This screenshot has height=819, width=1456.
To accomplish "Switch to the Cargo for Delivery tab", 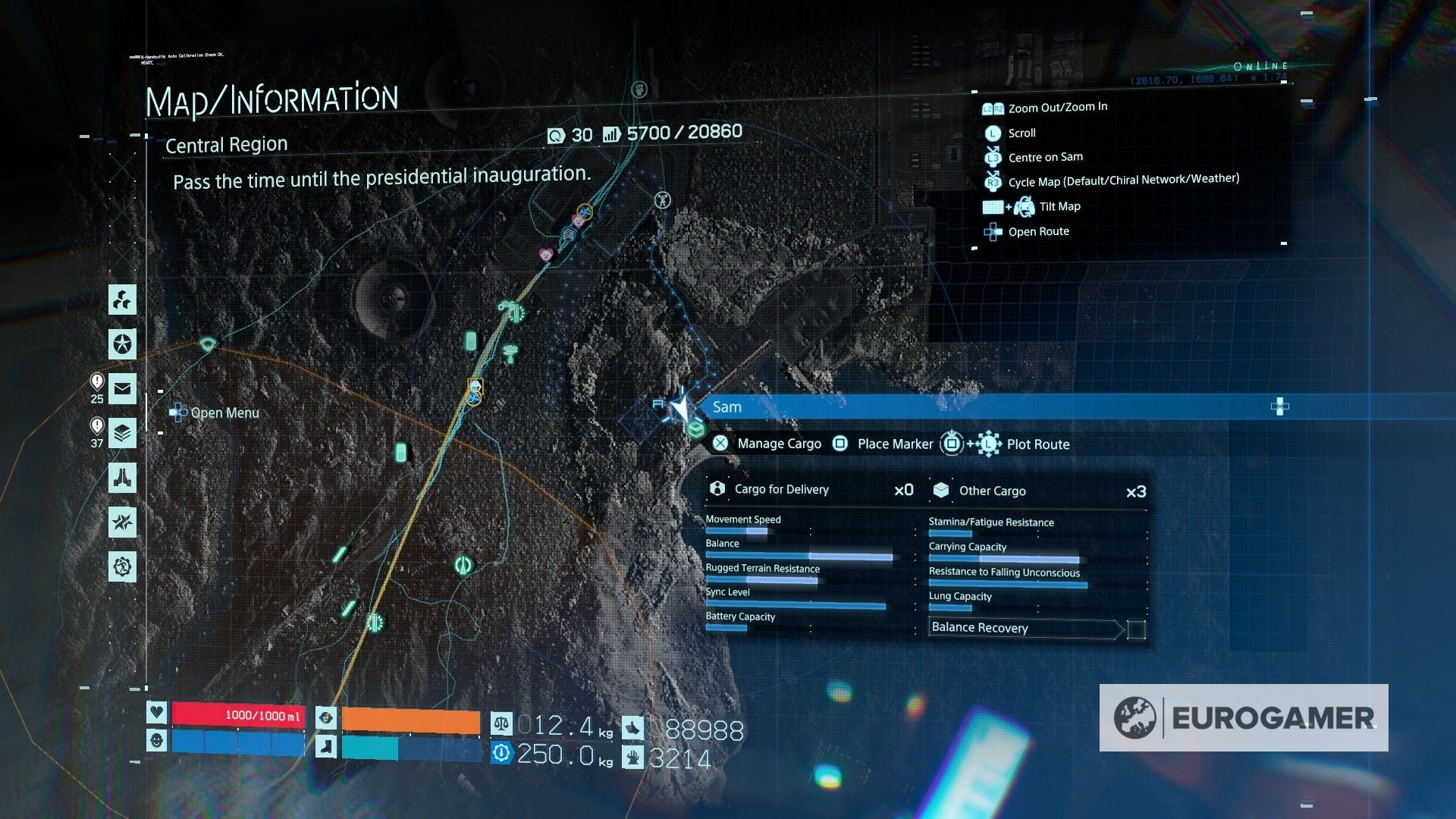I will click(781, 489).
